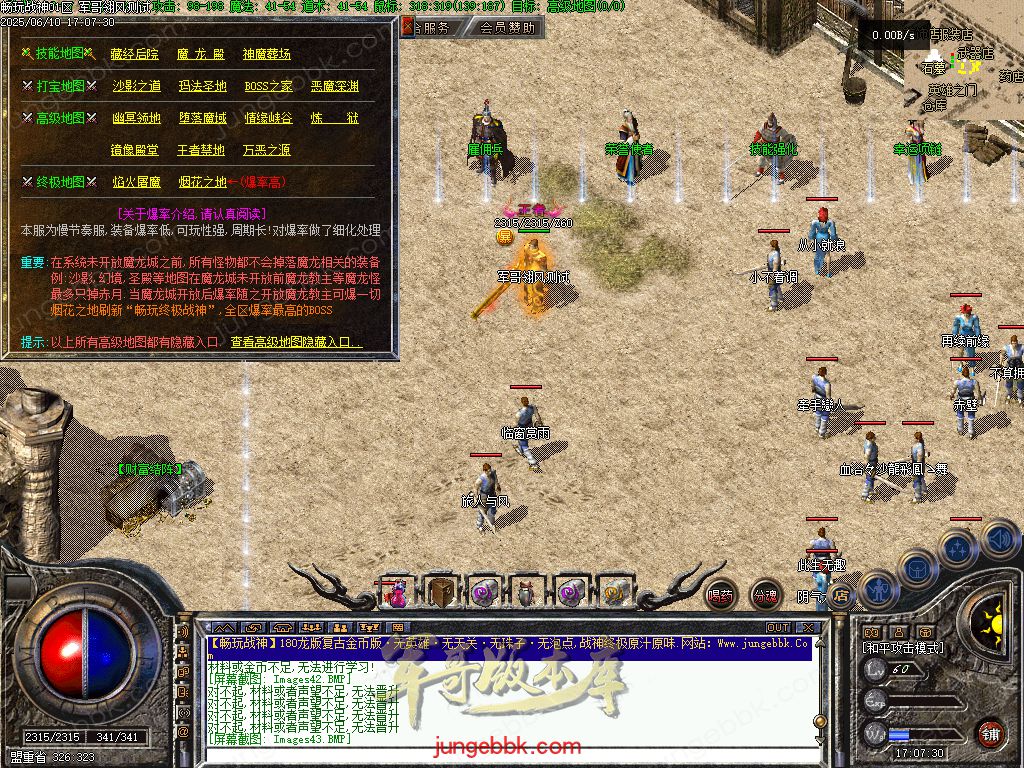Enter the 王者禁地 map link
The width and height of the screenshot is (1024, 768).
point(201,151)
